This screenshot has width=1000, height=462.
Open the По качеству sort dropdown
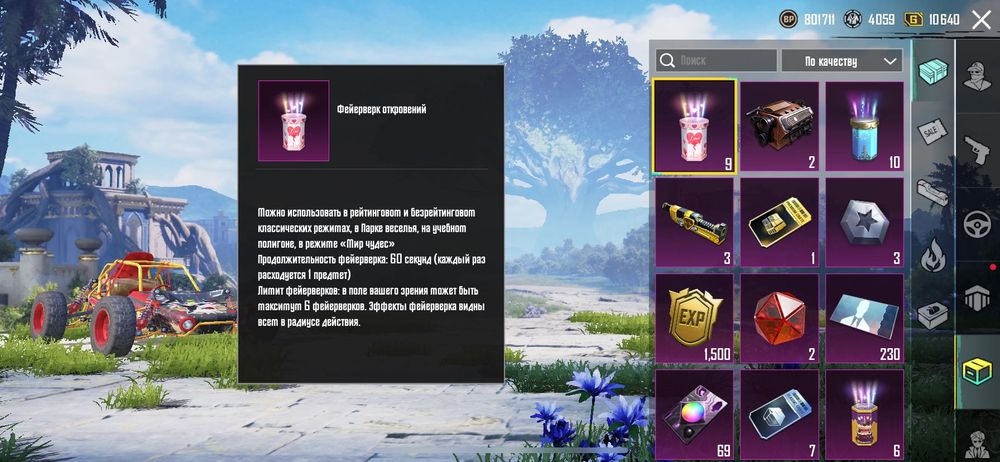tap(841, 61)
